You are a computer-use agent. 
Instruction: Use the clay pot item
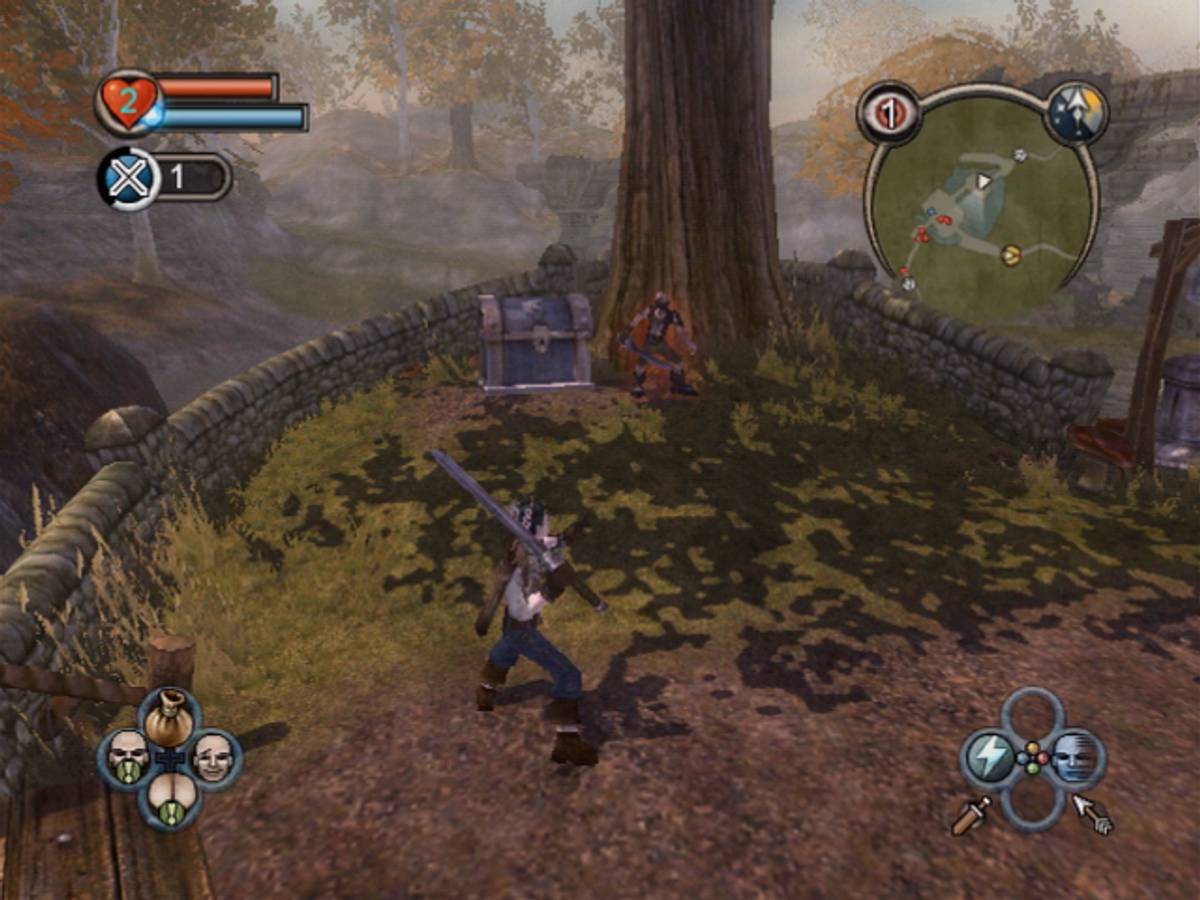click(x=169, y=716)
